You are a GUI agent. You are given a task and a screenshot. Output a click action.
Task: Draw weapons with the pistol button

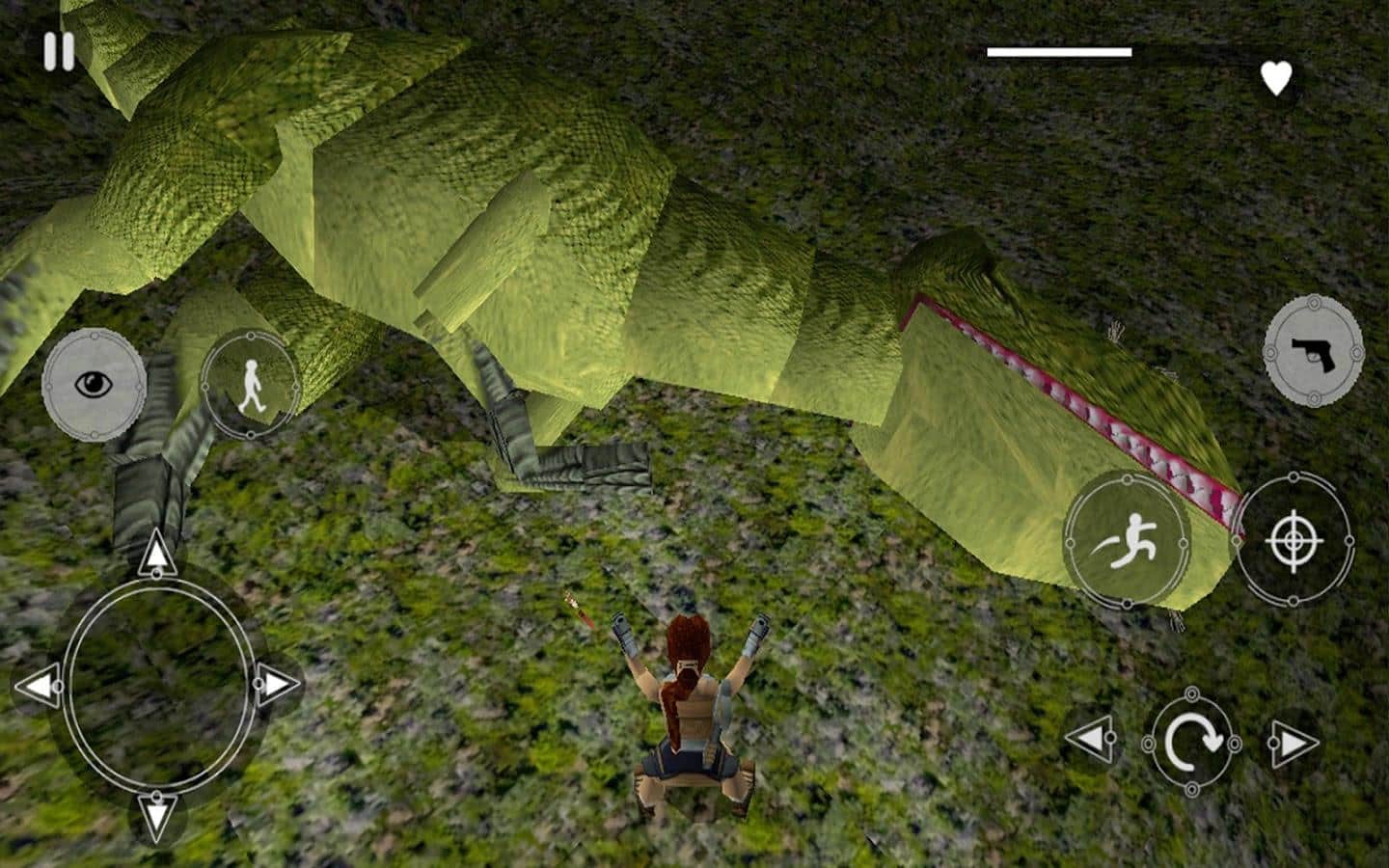[x=1313, y=351]
